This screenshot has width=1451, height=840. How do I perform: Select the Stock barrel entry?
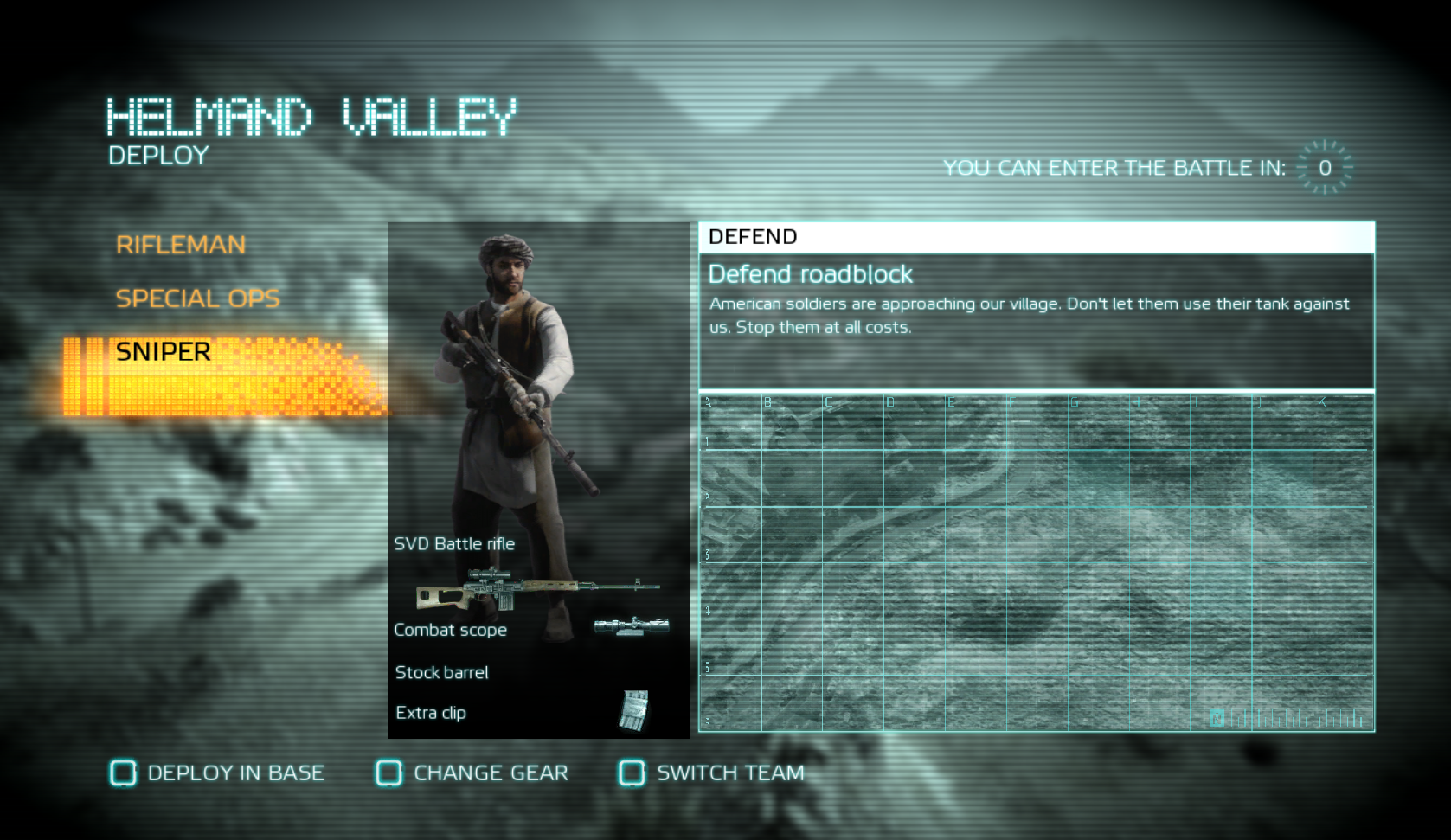(x=441, y=672)
